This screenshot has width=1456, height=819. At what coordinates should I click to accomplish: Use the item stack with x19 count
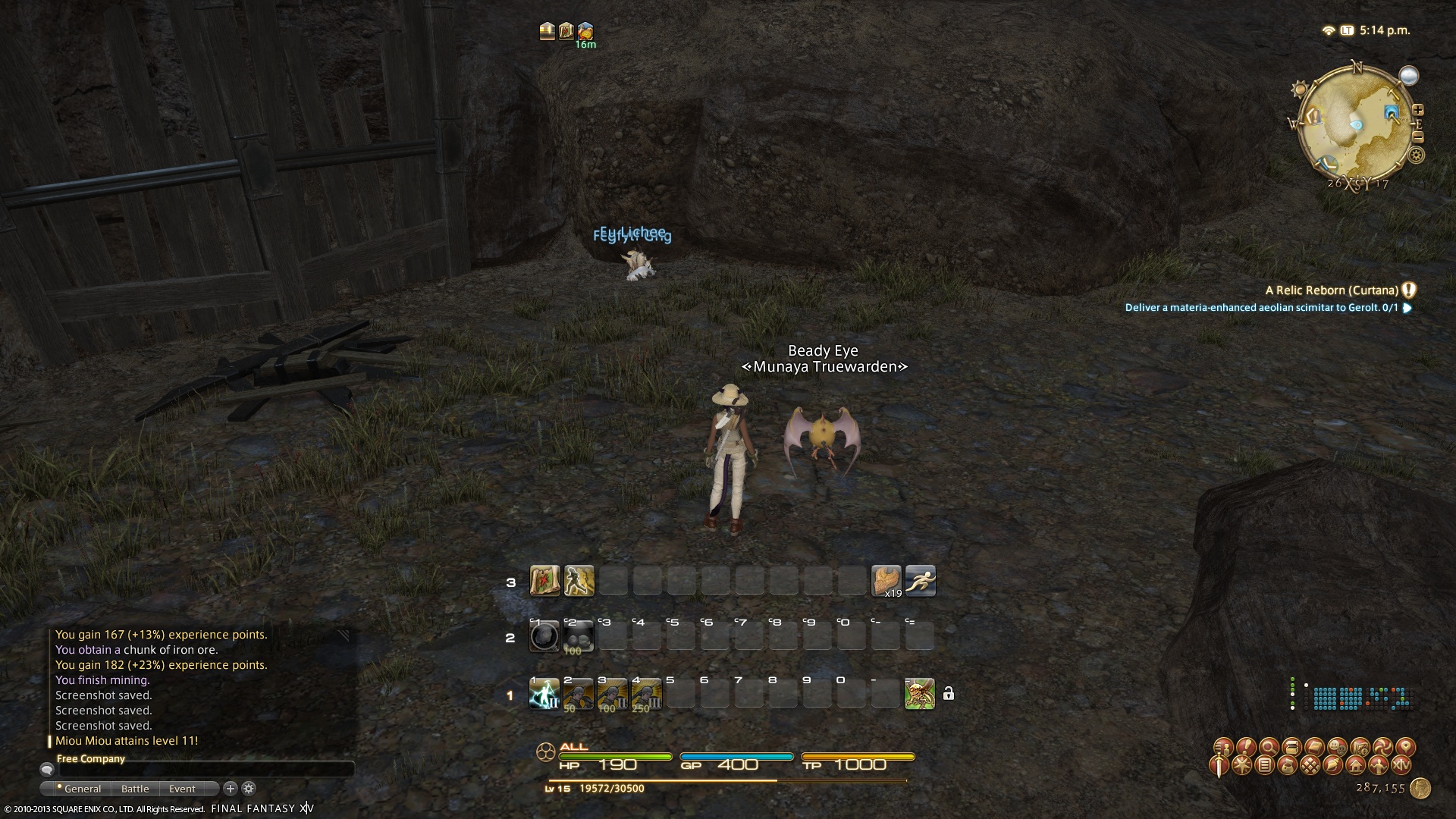[x=886, y=581]
